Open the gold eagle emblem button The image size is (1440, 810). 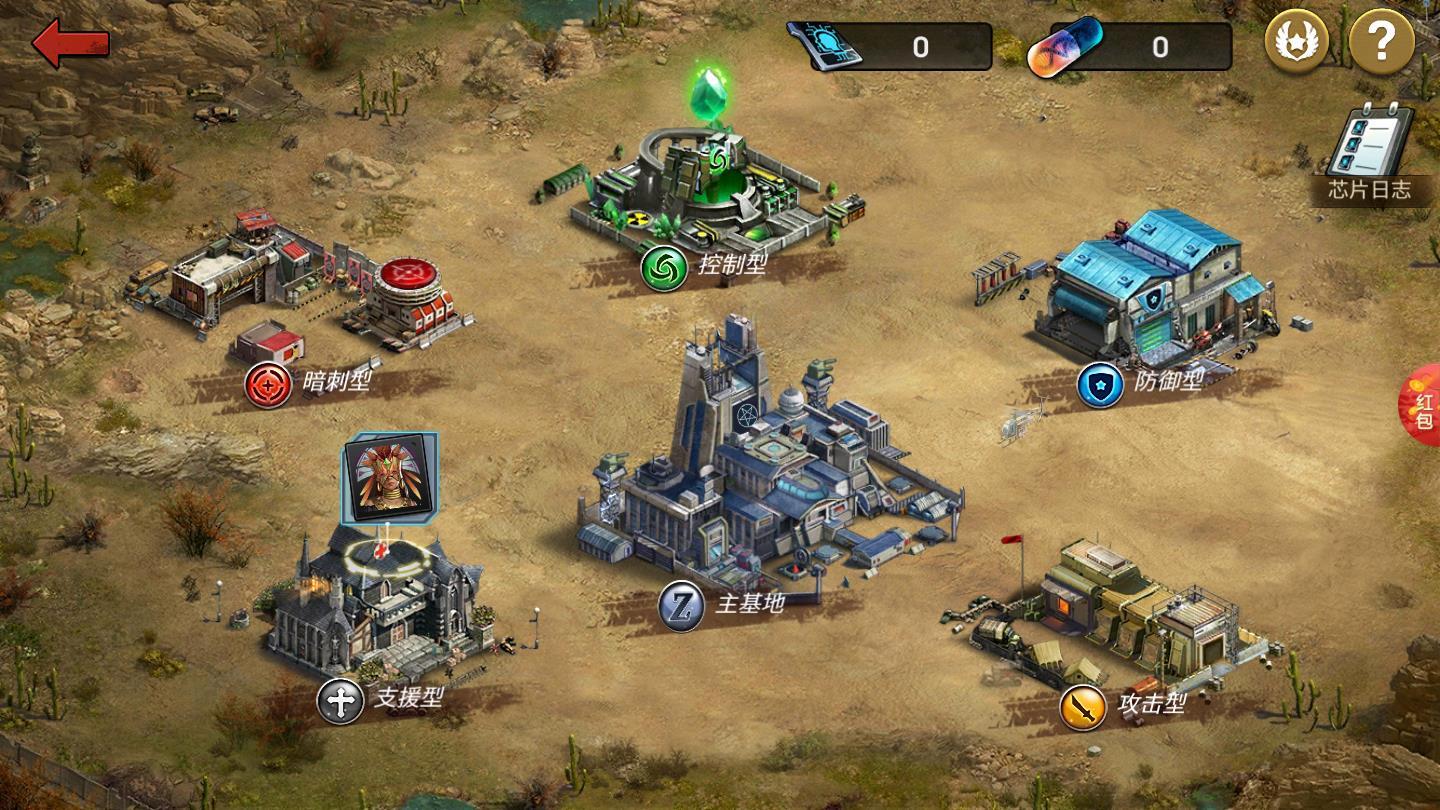click(1296, 42)
